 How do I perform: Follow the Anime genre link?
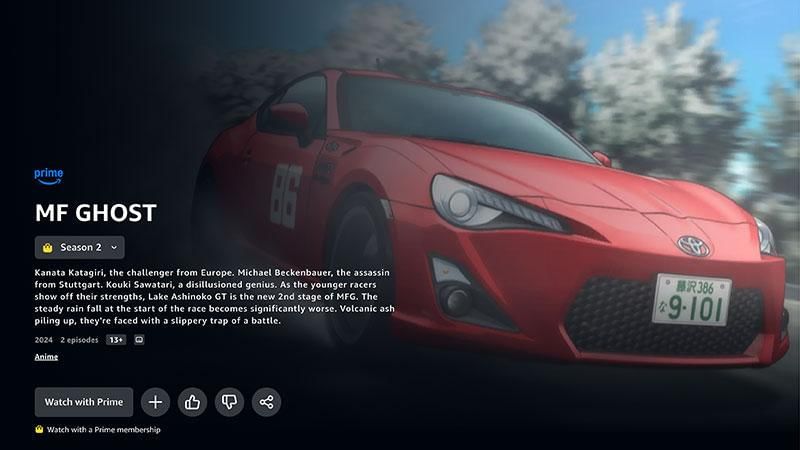(x=46, y=357)
